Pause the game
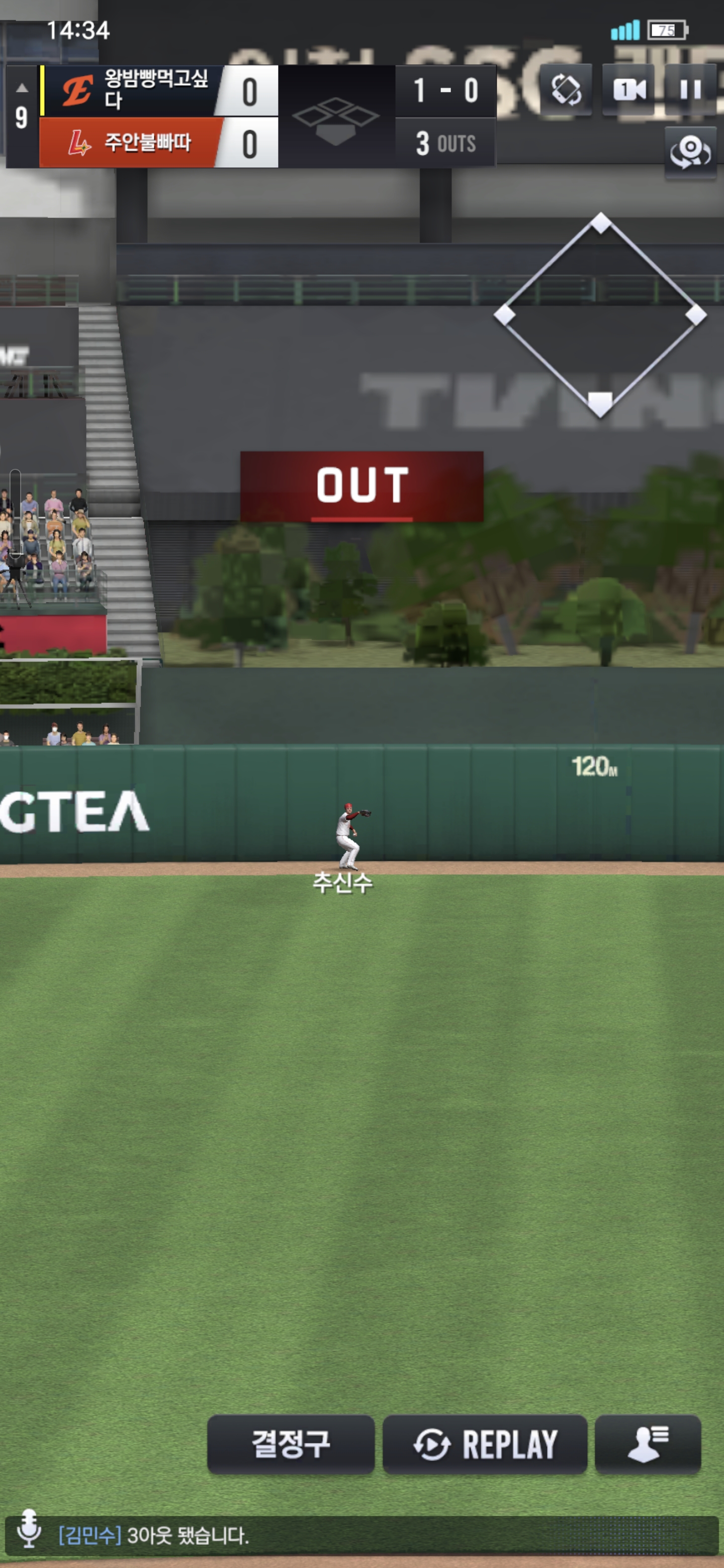Image resolution: width=724 pixels, height=1568 pixels. pyautogui.click(x=690, y=89)
